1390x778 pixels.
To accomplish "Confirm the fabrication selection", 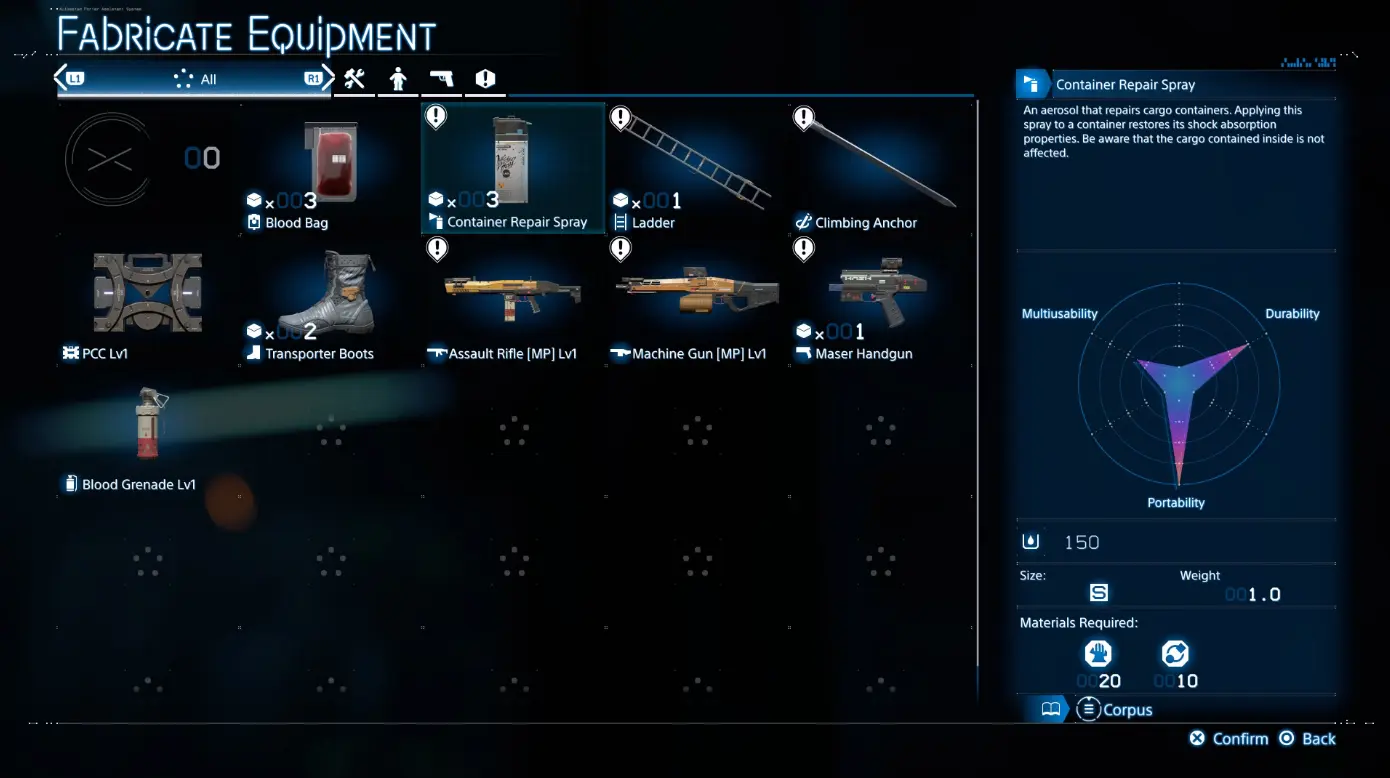I will pos(1229,739).
